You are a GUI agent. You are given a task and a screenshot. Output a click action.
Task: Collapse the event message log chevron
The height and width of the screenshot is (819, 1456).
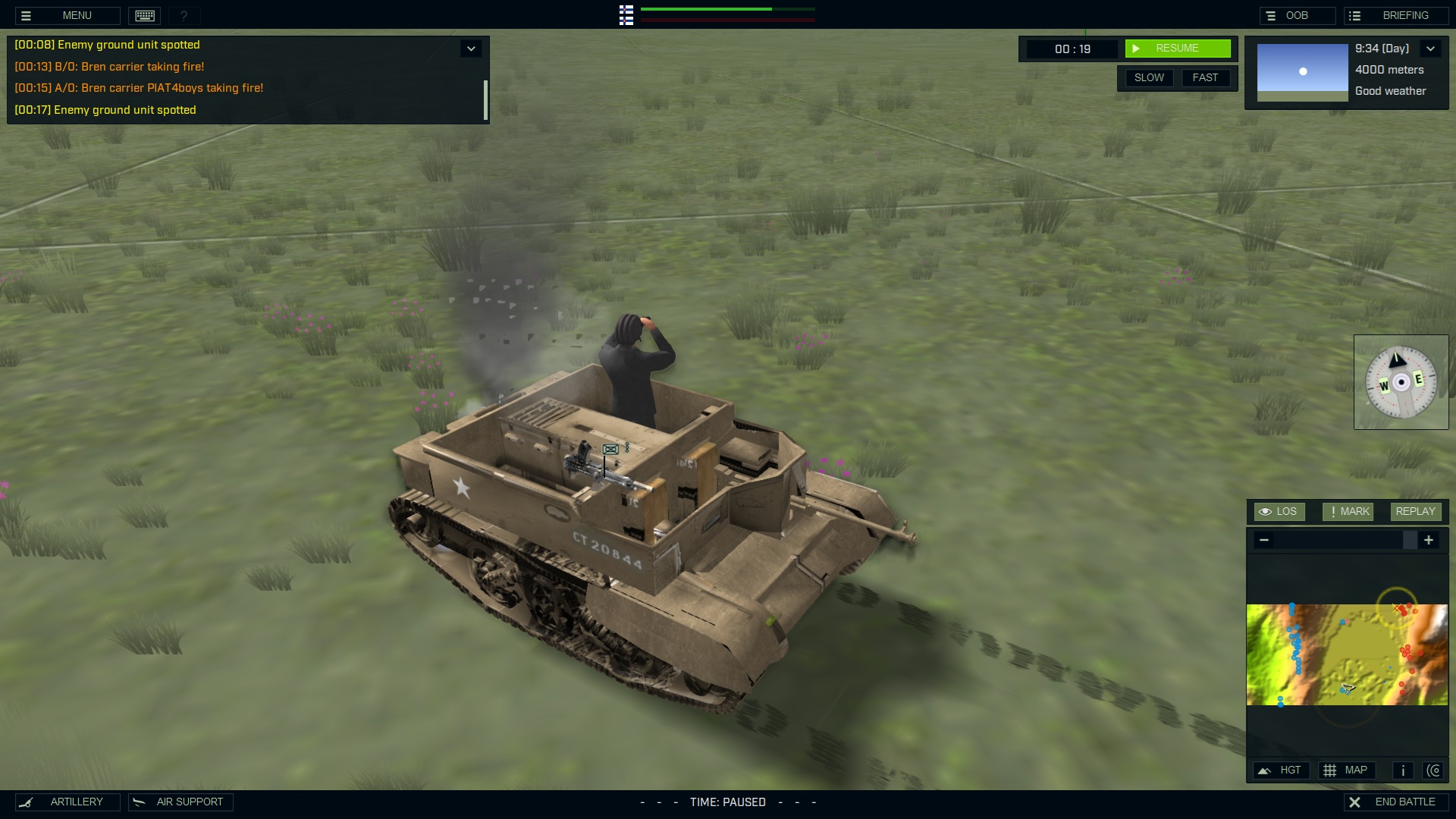click(471, 48)
